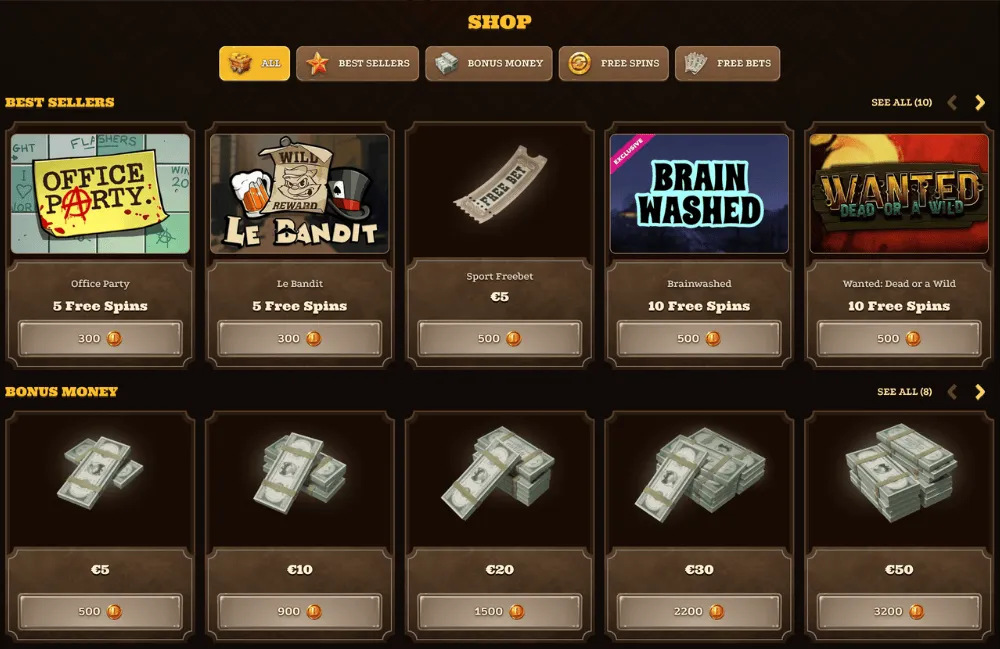Buy Wanted: Dead or a Wild spins
1000x649 pixels.
[x=899, y=339]
